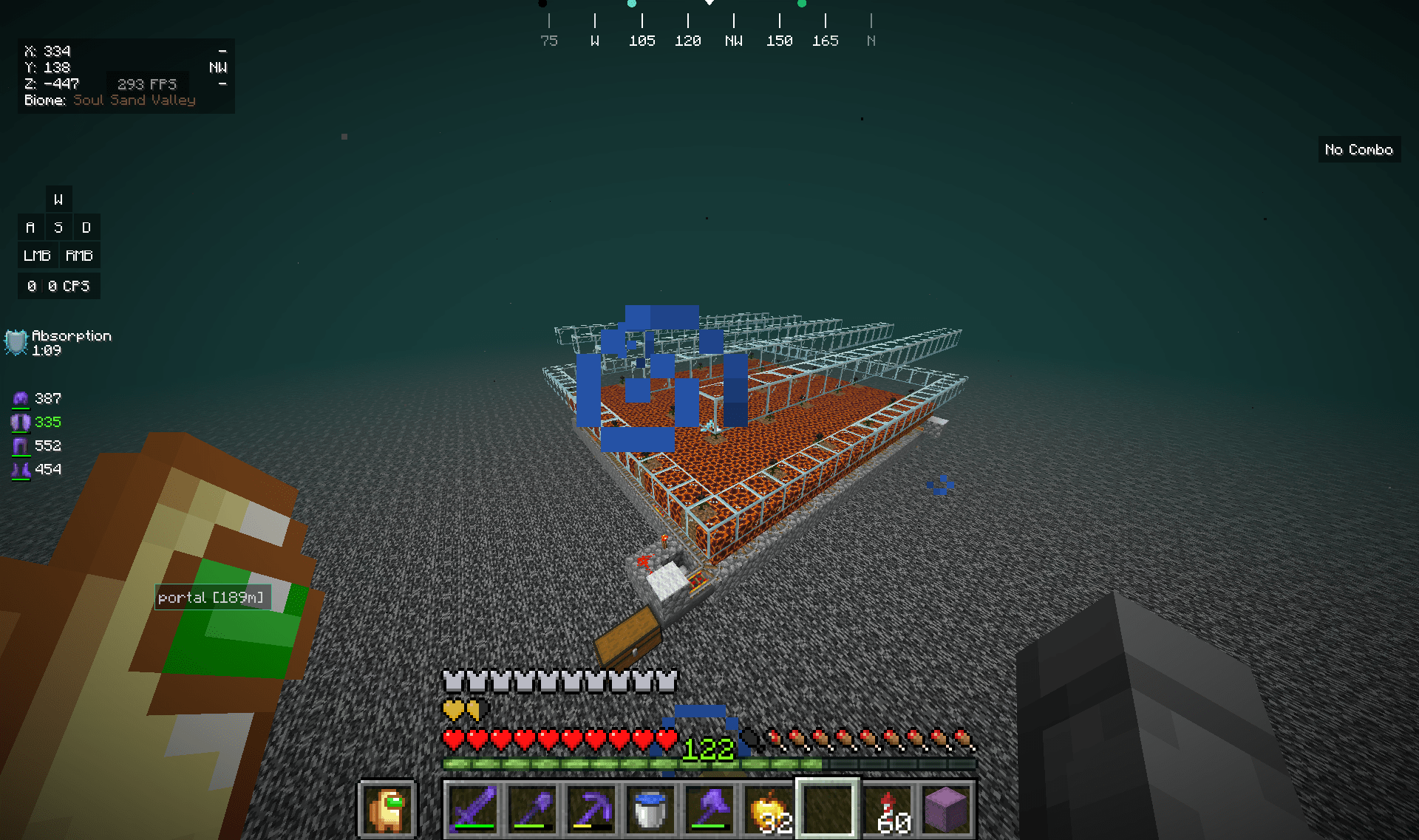Toggle the RMB indicator on keystrokes display
Image resolution: width=1419 pixels, height=840 pixels.
(80, 255)
